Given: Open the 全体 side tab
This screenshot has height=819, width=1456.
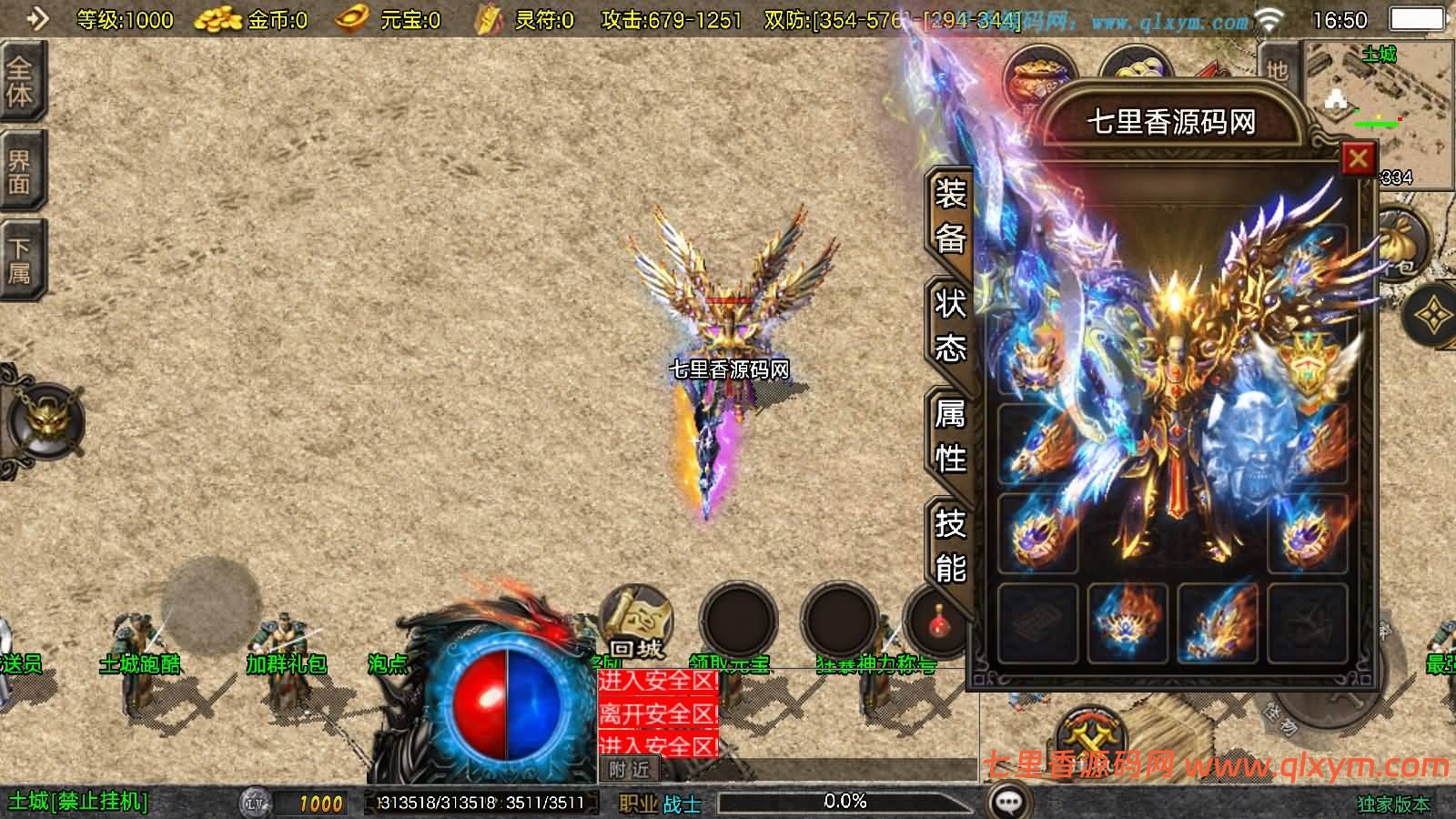Looking at the screenshot, I should pyautogui.click(x=20, y=82).
